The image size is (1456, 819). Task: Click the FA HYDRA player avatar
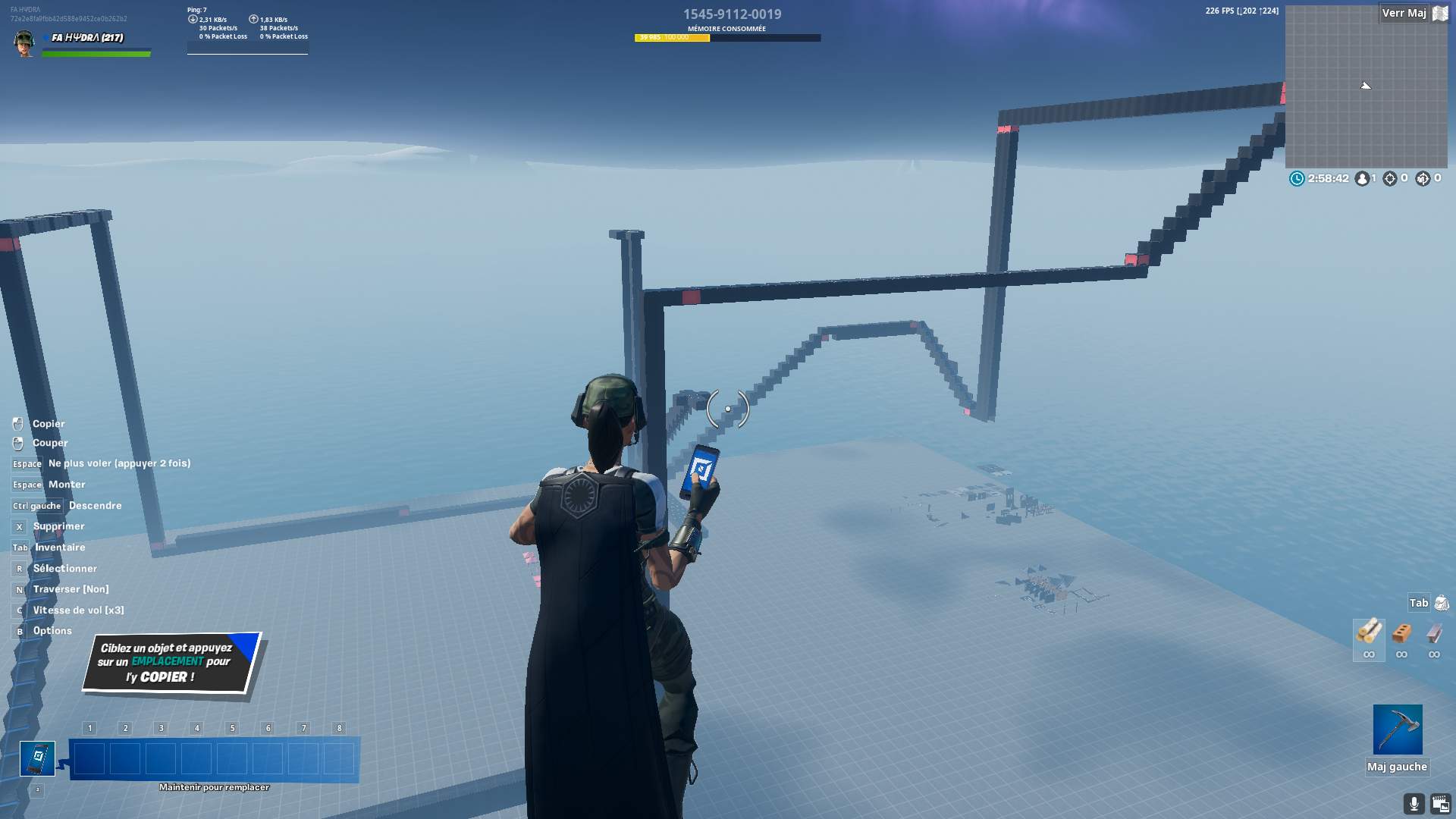24,43
